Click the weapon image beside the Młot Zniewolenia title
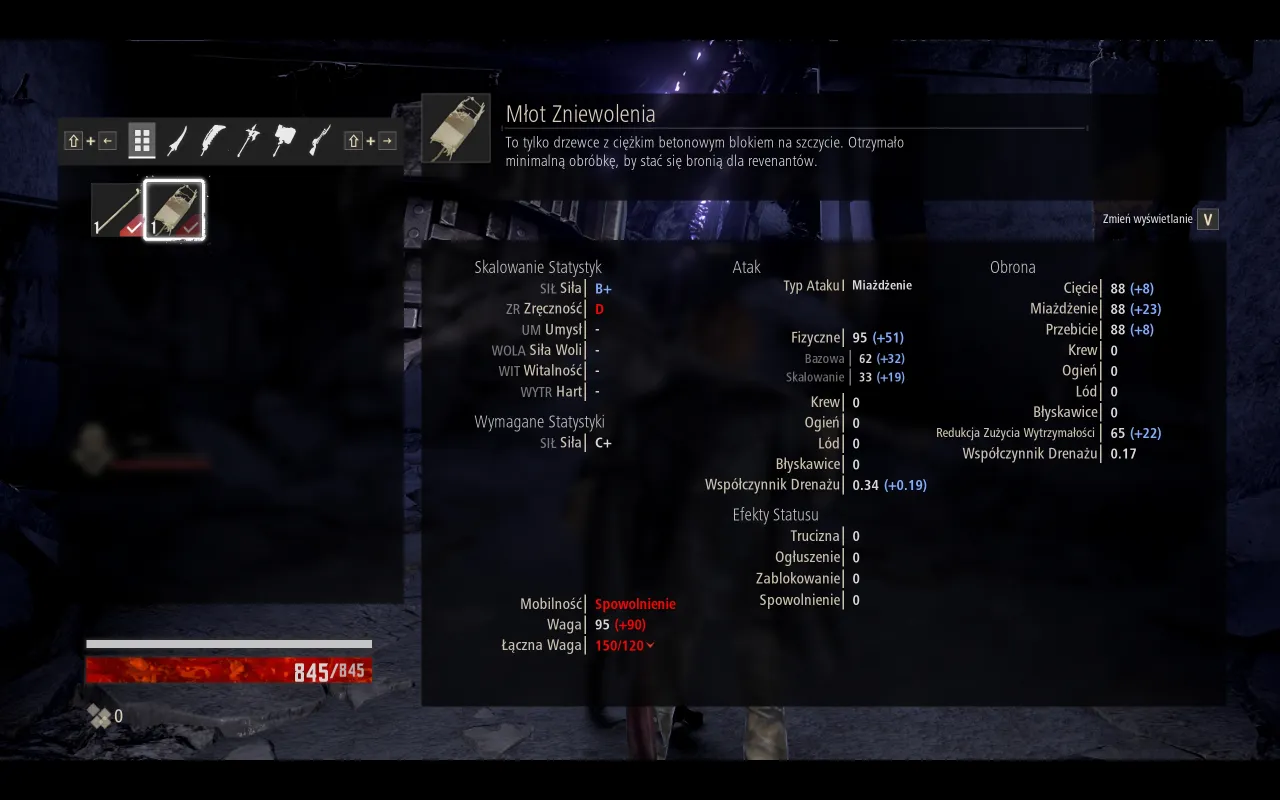 (x=456, y=127)
